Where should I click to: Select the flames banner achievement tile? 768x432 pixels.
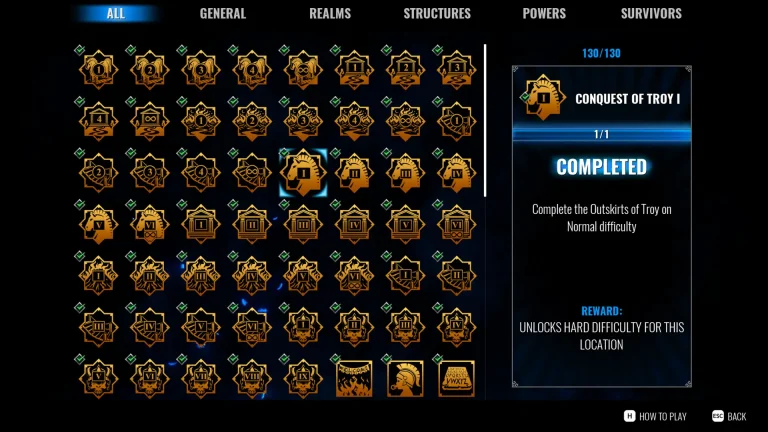pos(353,379)
